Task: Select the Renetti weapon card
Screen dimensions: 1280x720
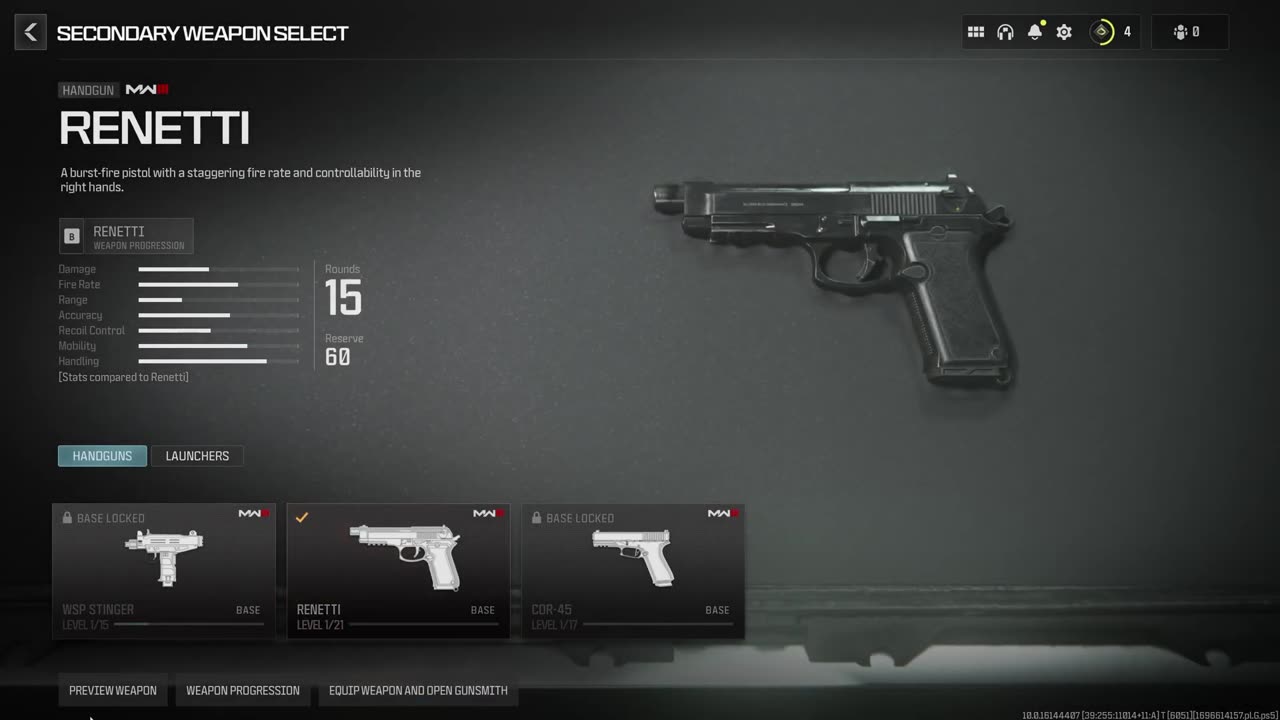Action: pos(398,571)
